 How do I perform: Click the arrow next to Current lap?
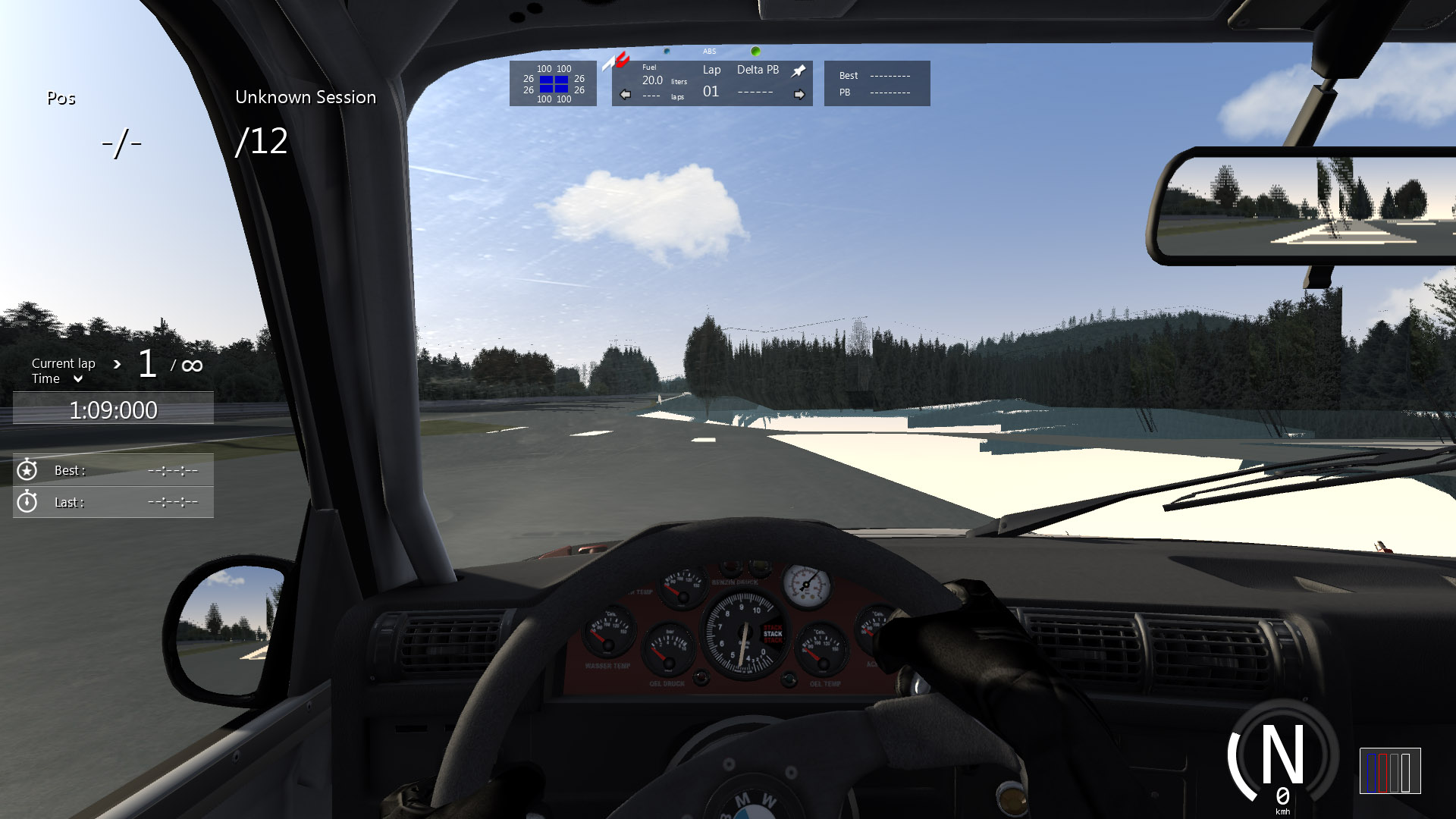pos(117,364)
